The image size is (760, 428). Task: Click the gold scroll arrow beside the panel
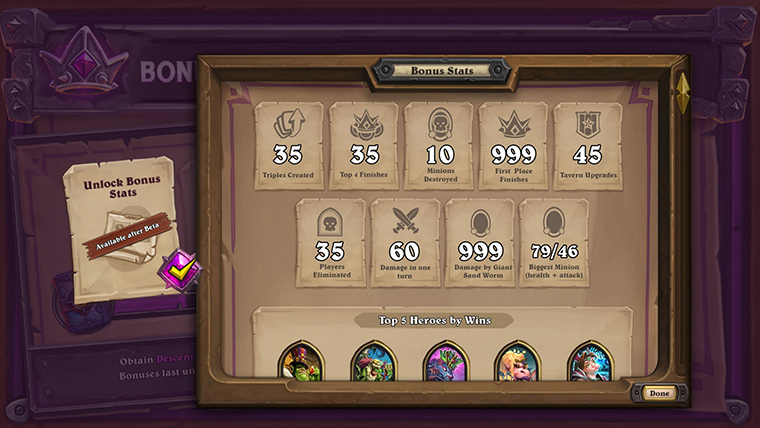point(684,92)
